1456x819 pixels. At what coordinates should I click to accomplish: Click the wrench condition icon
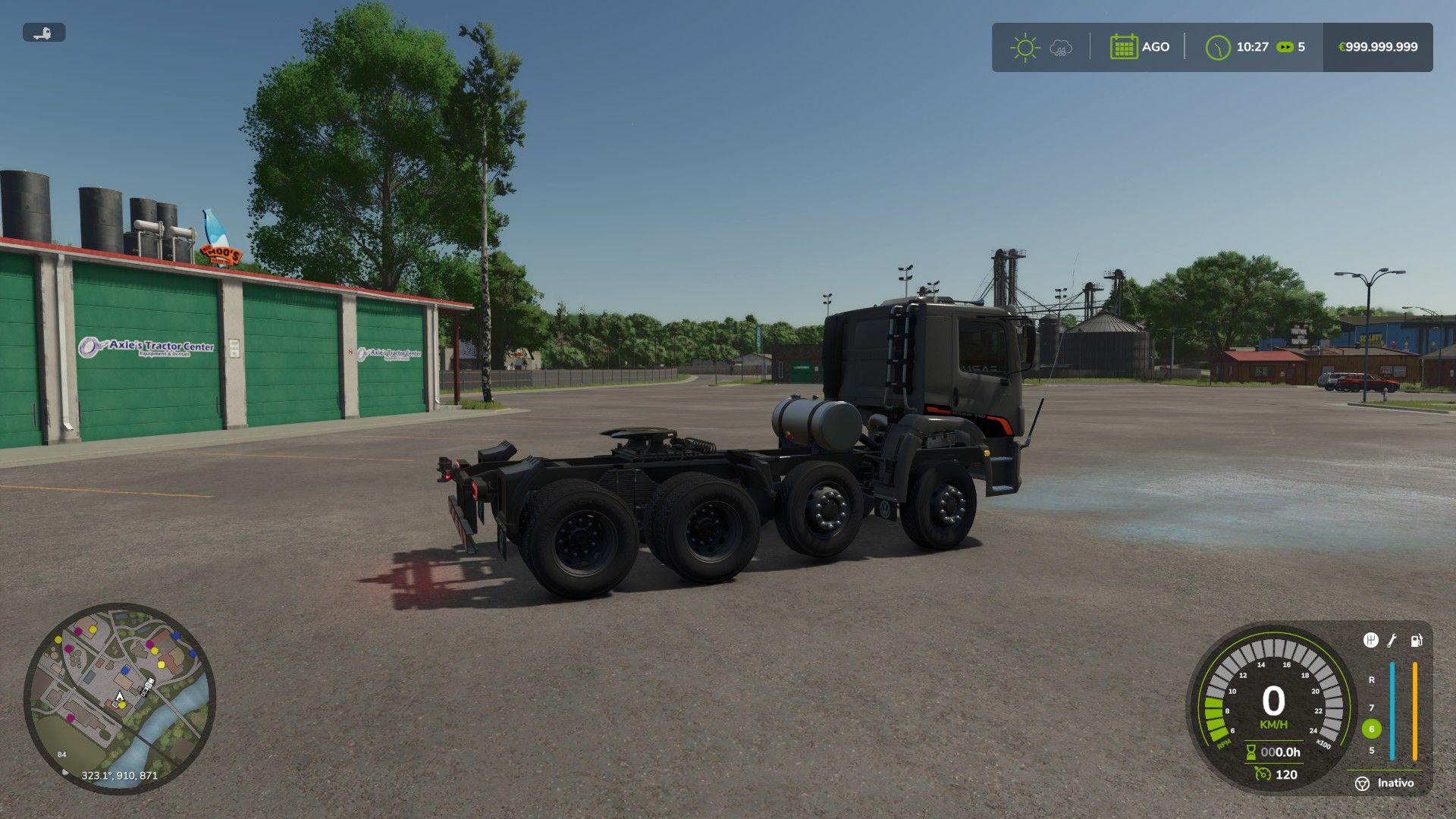point(1392,641)
